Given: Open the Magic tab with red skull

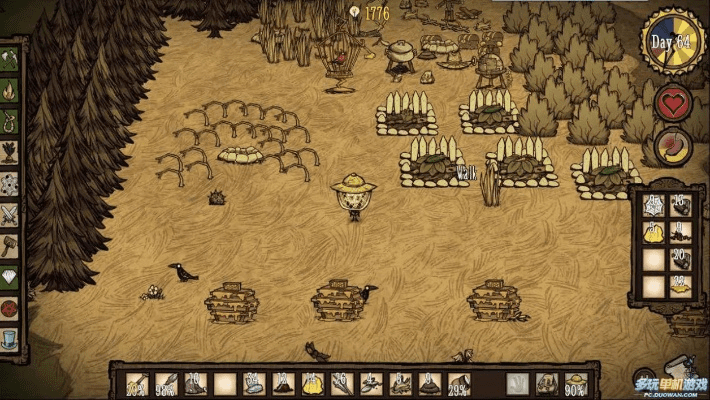Looking at the screenshot, I should tap(10, 306).
